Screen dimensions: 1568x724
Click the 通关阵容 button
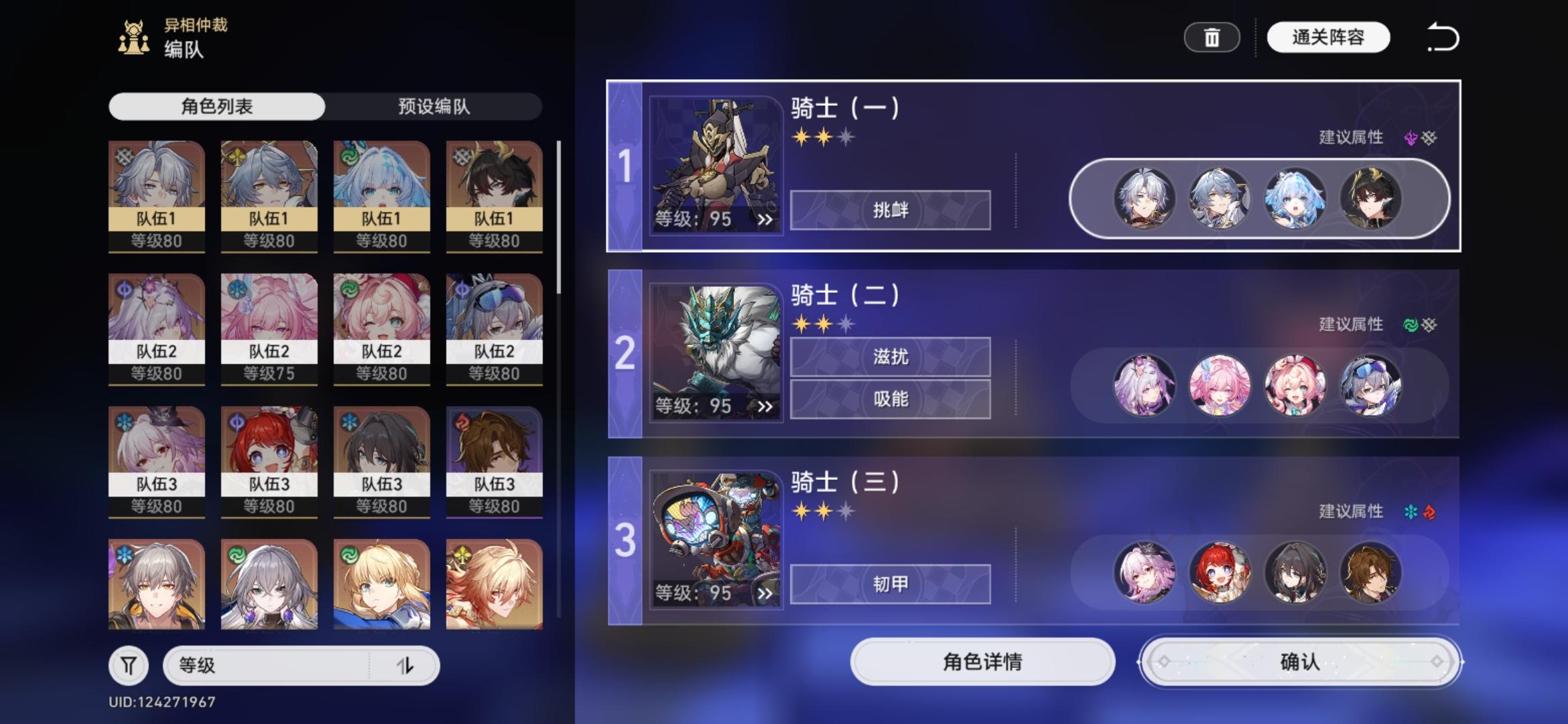pos(1328,38)
